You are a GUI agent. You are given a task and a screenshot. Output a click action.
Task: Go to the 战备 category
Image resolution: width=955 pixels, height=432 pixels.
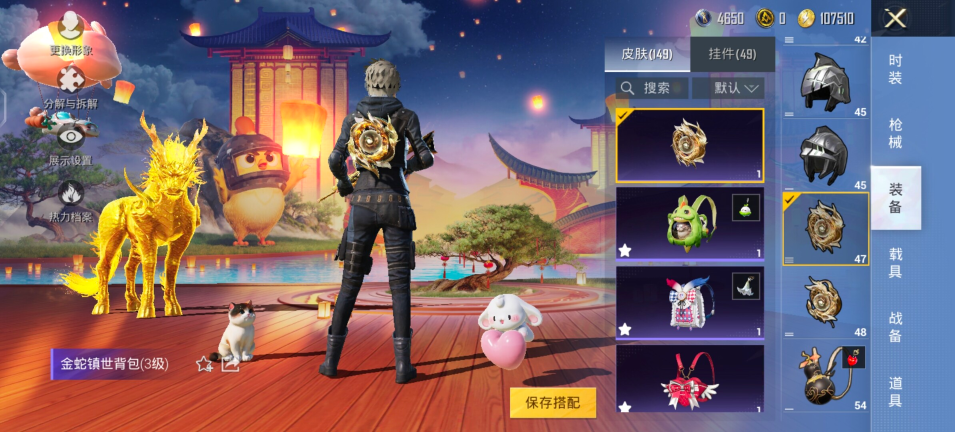[895, 327]
